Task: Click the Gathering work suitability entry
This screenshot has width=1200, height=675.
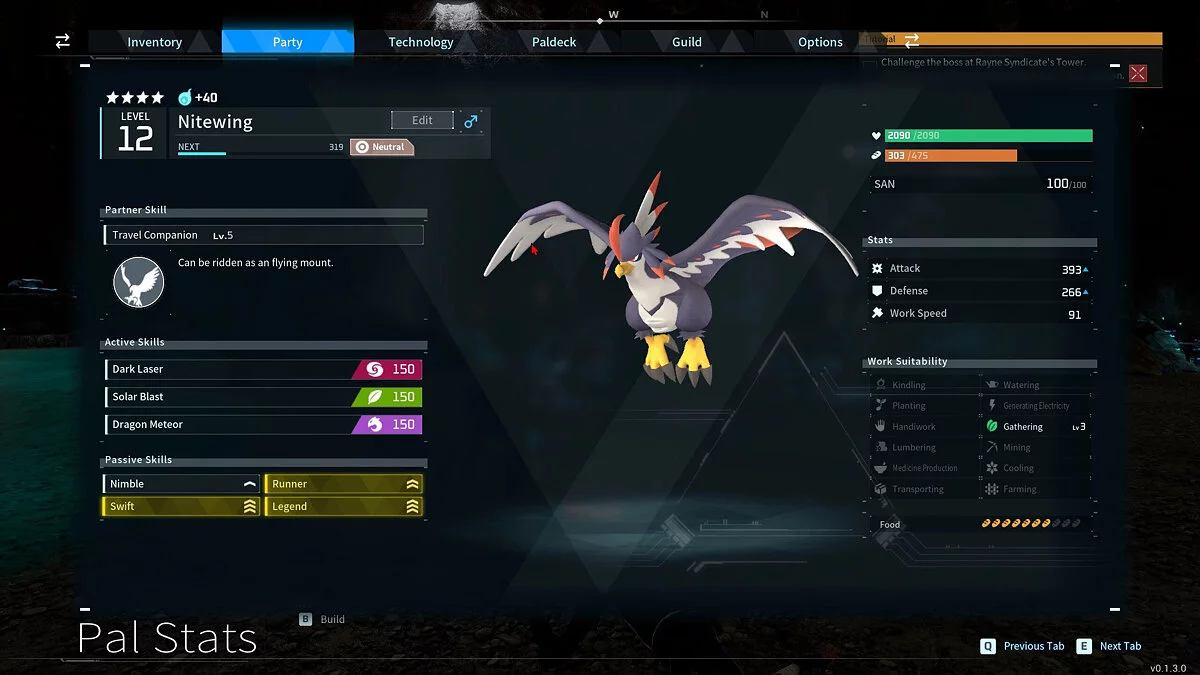Action: tap(1023, 427)
